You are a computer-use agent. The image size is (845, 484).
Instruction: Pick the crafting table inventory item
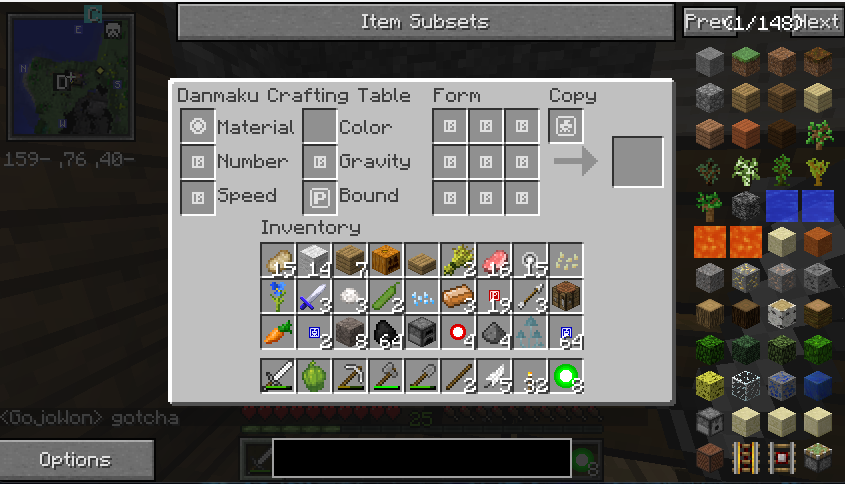coord(566,296)
